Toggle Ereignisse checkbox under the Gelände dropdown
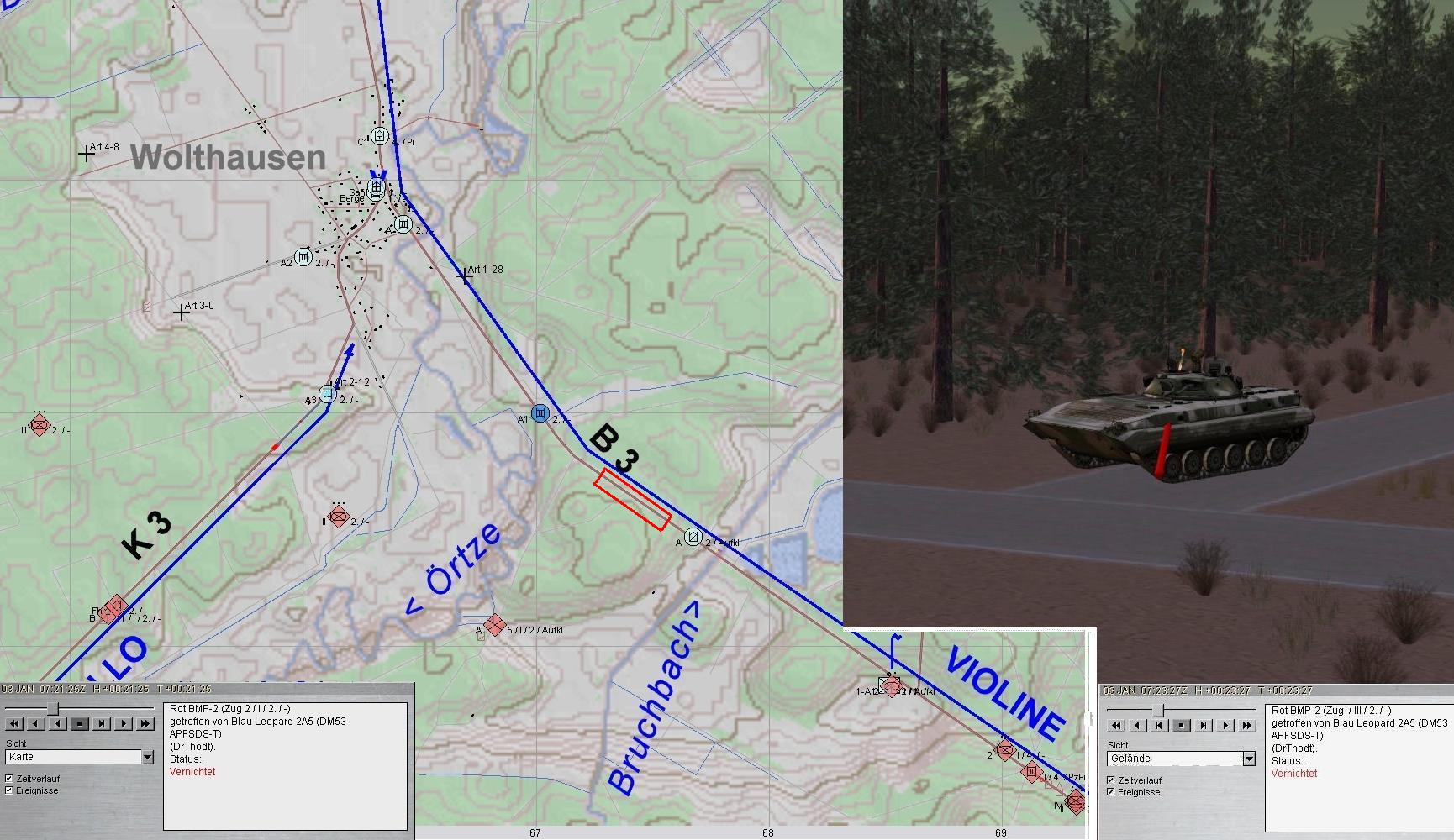This screenshot has width=1454, height=840. [x=1111, y=792]
